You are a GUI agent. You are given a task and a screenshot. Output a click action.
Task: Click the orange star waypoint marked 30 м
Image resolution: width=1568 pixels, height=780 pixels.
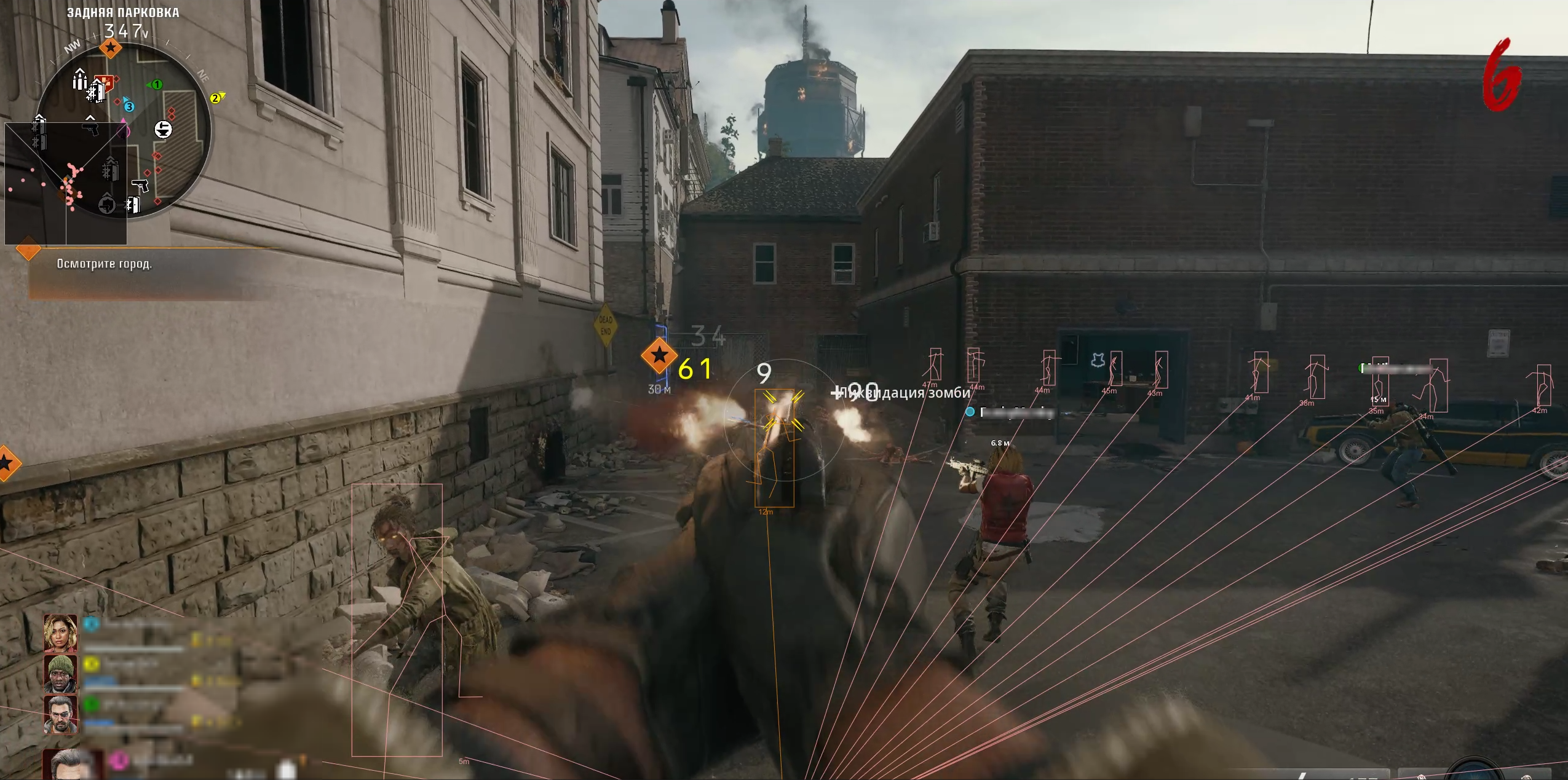(x=659, y=355)
